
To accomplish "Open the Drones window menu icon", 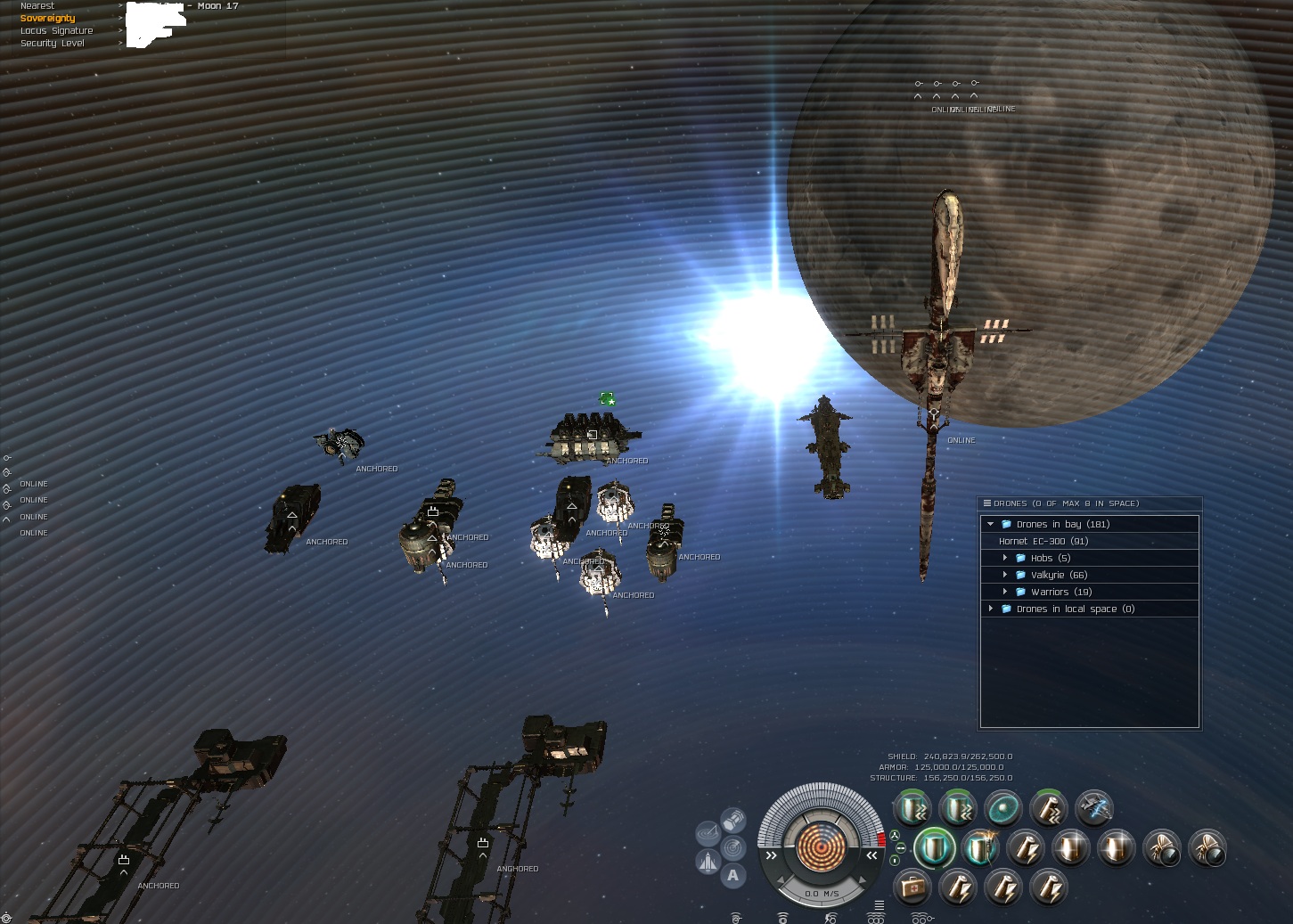I will pyautogui.click(x=987, y=503).
